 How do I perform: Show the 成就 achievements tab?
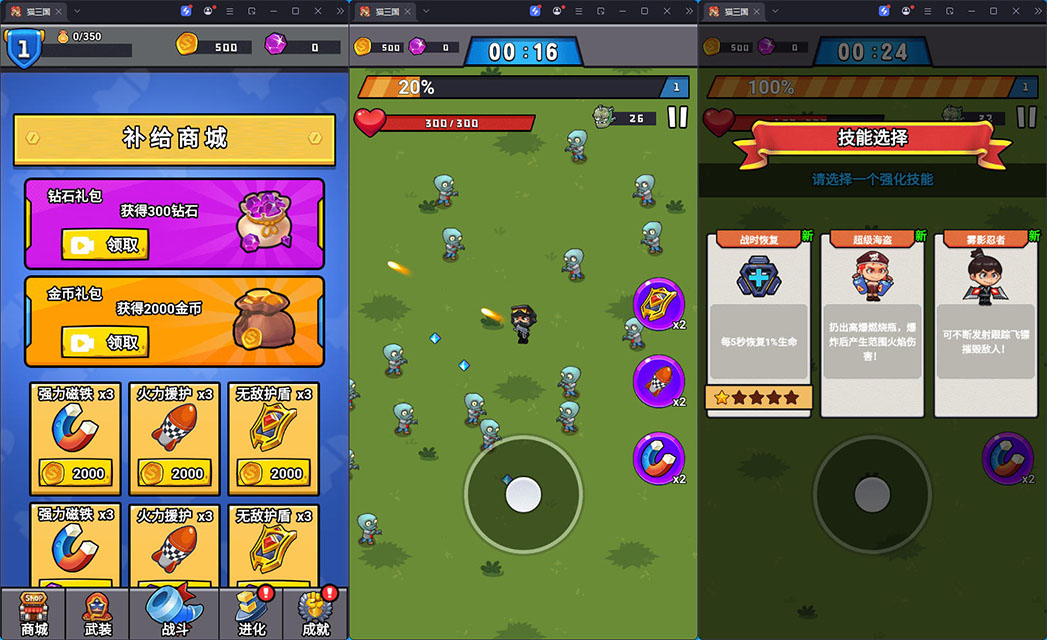pyautogui.click(x=315, y=612)
